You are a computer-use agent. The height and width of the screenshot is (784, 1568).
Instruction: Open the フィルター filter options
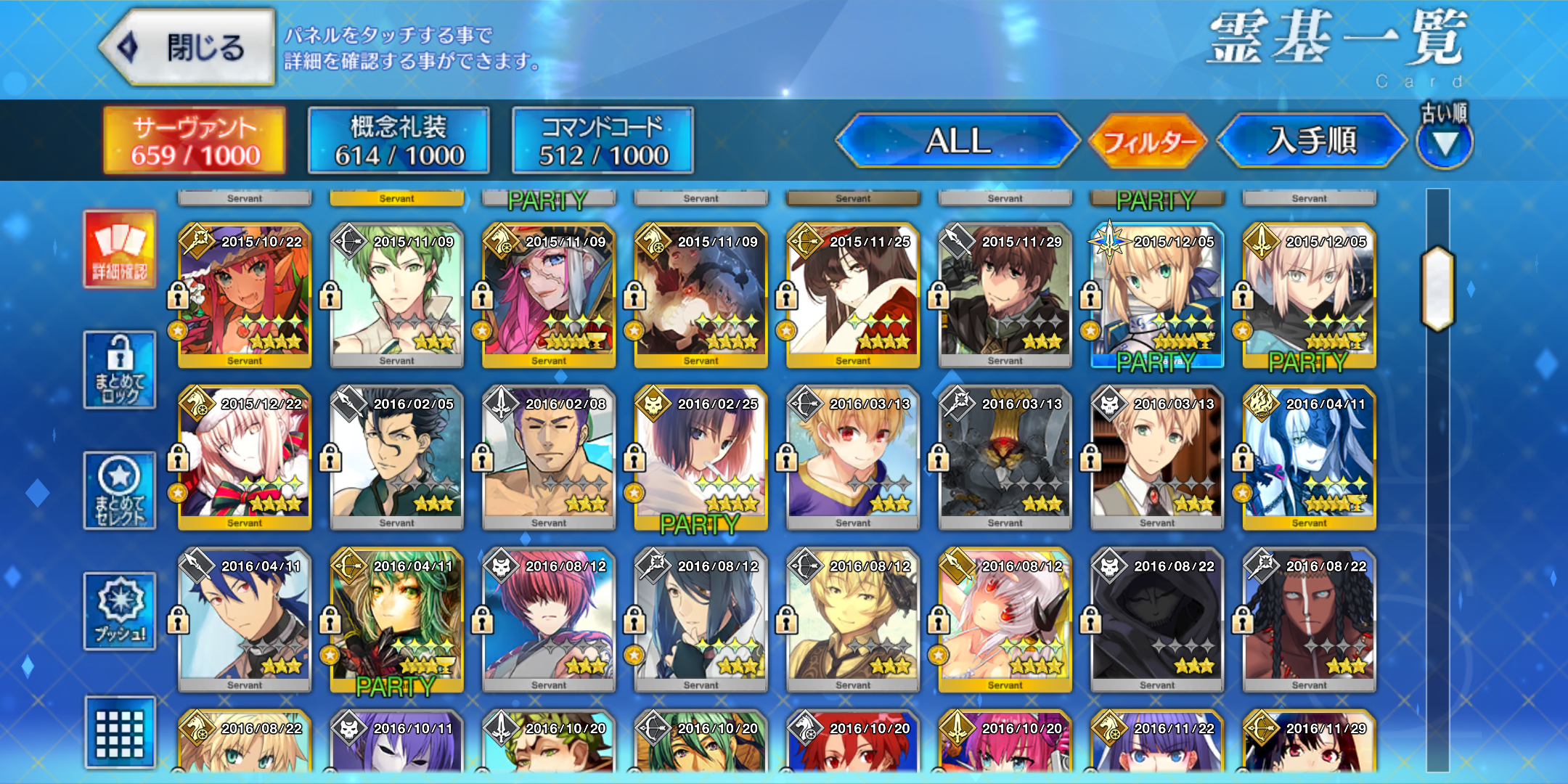pos(1148,140)
